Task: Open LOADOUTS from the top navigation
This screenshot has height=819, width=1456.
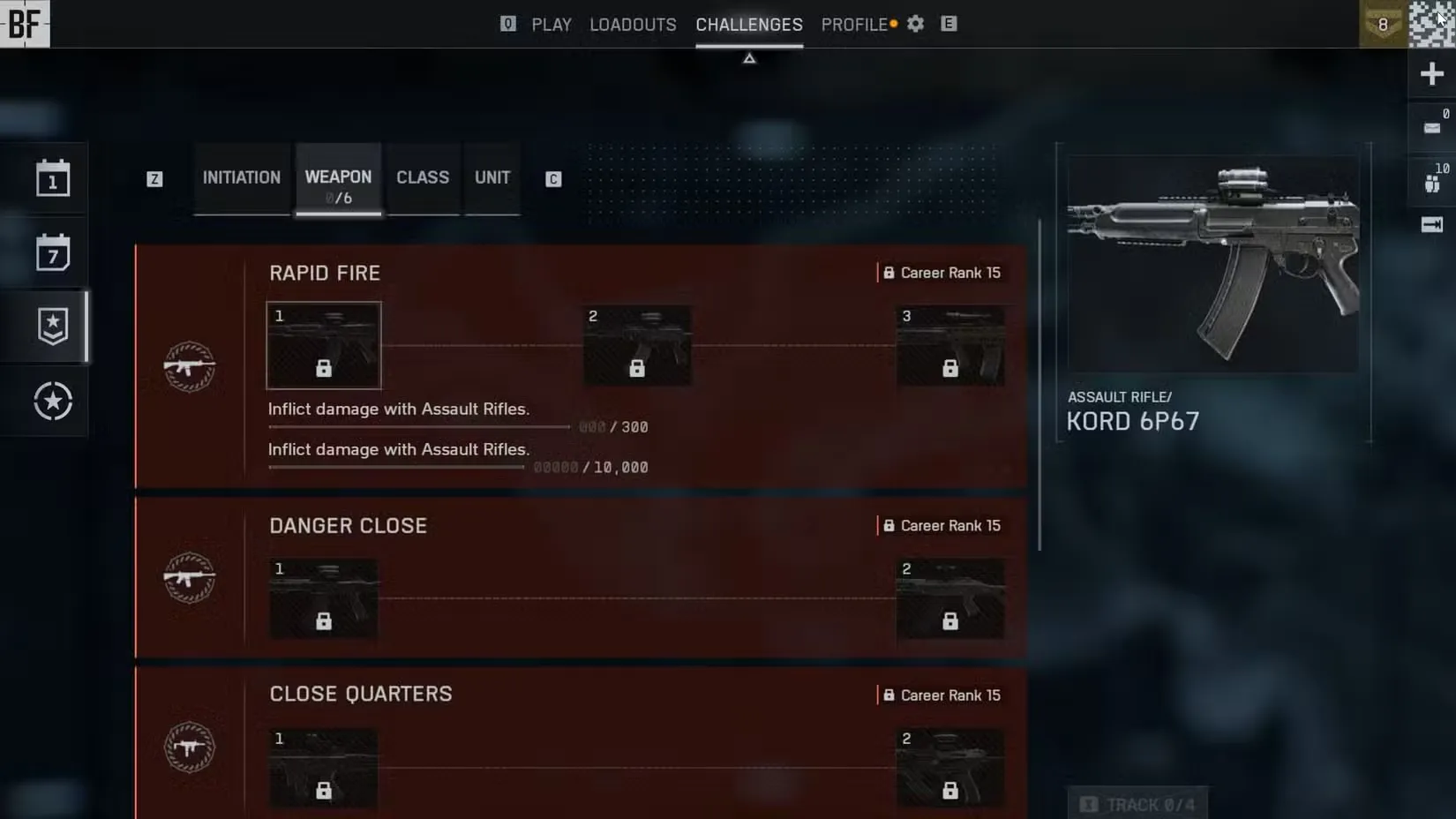Action: [632, 24]
